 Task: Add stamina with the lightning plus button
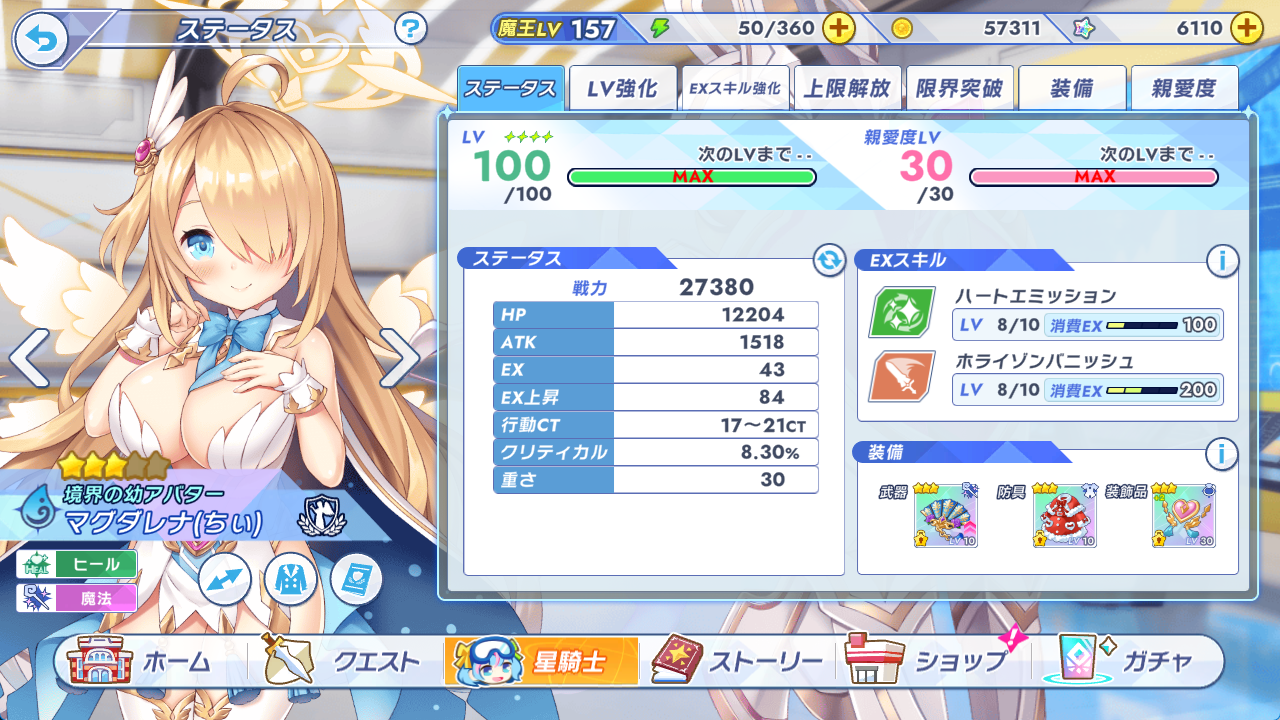(838, 28)
